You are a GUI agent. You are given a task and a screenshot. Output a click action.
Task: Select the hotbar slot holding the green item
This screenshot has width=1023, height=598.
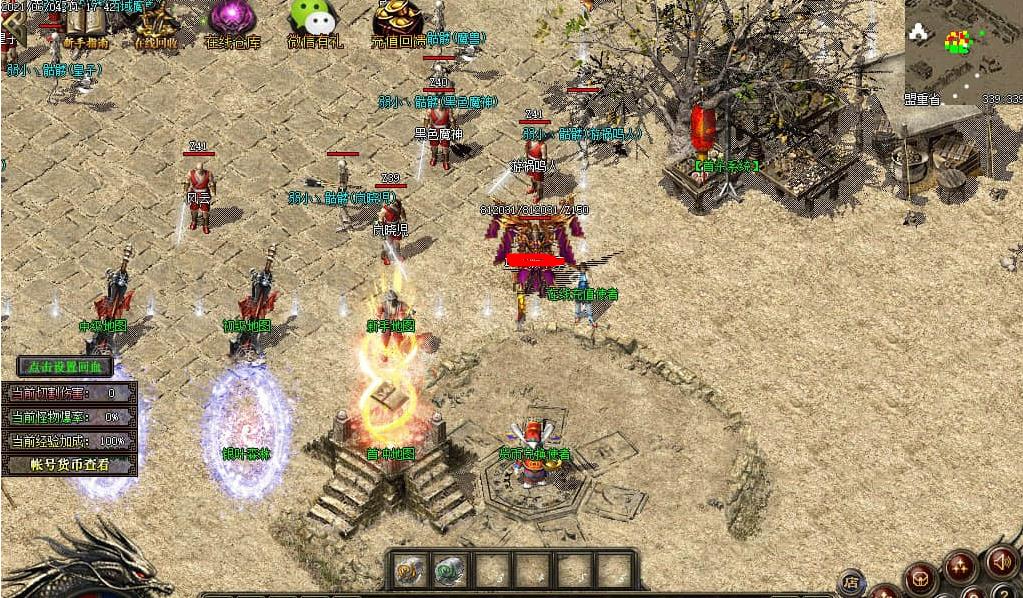coord(449,570)
